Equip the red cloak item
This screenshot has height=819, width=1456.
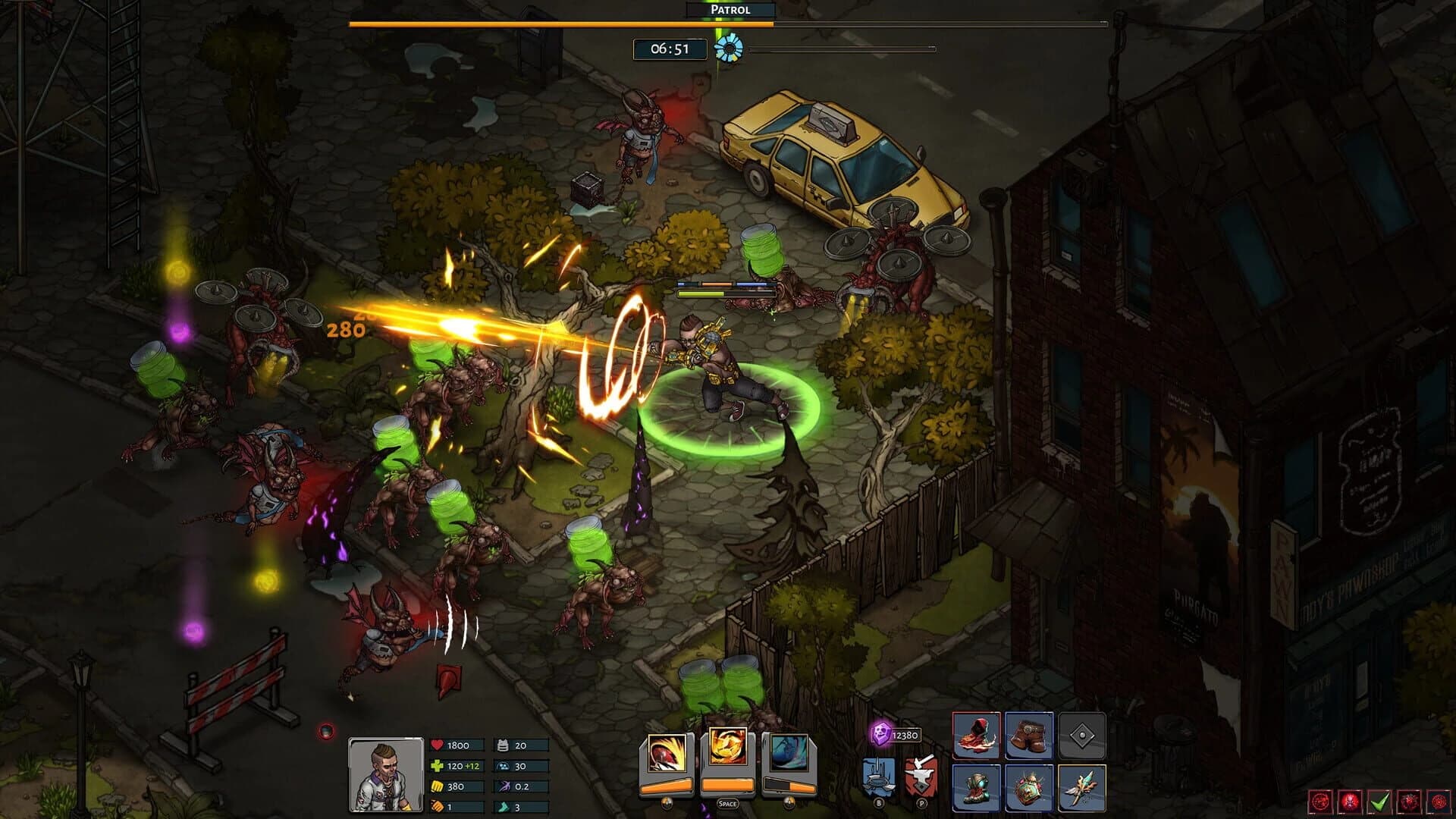click(977, 736)
